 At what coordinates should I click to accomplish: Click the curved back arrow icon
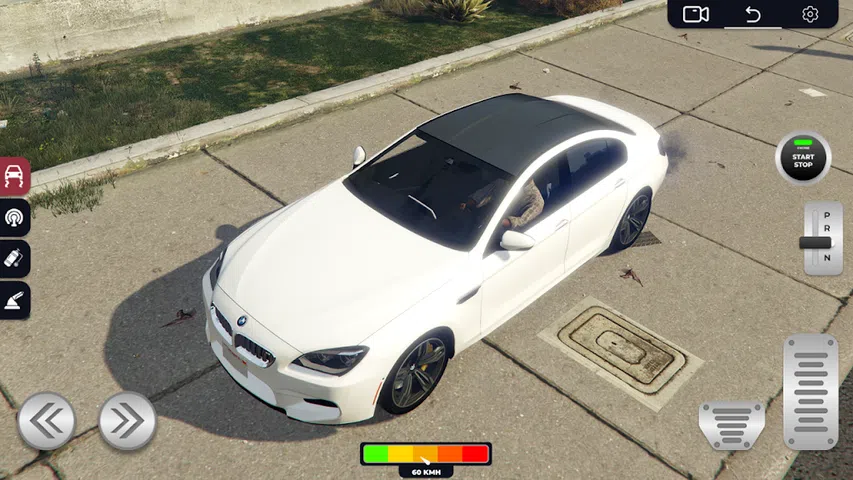coord(753,14)
